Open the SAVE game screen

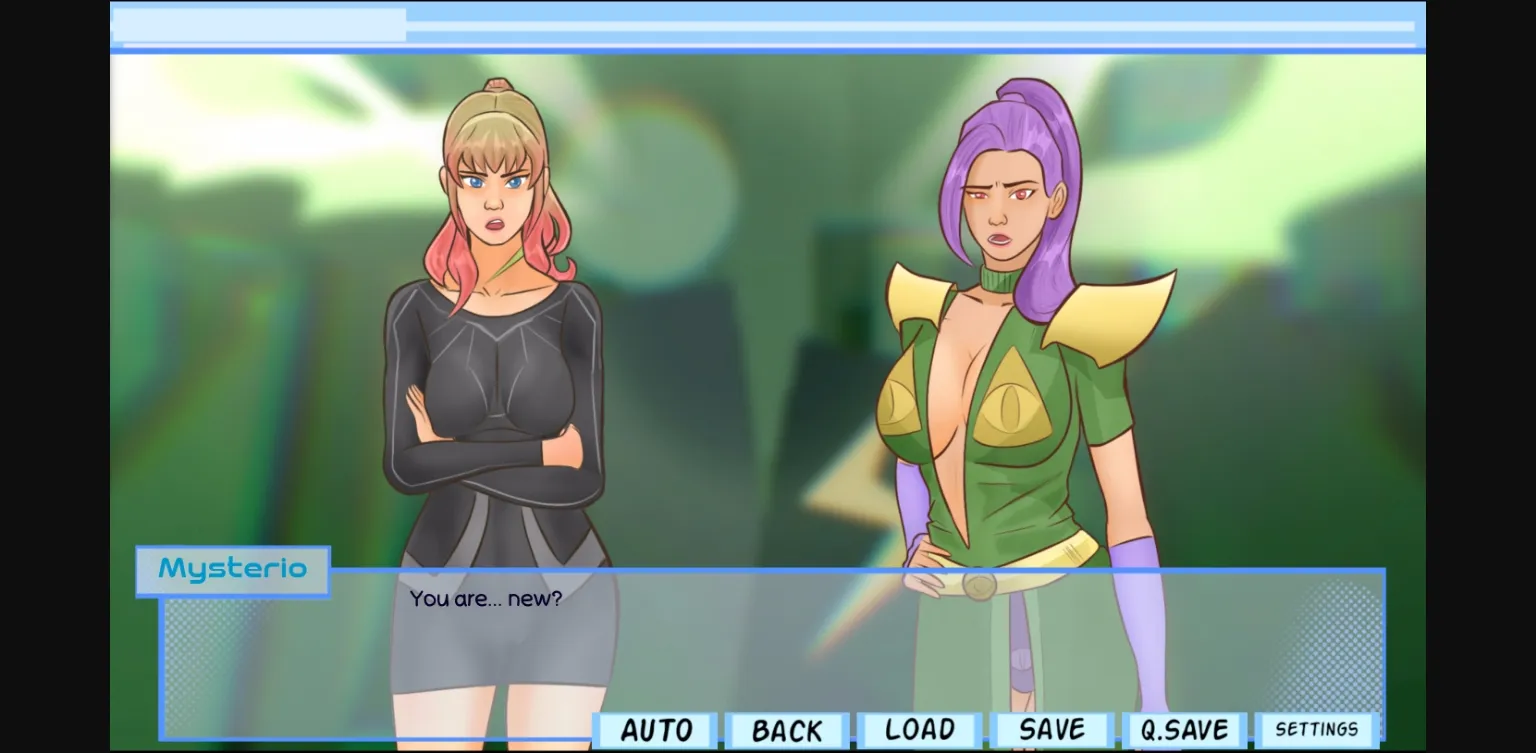1049,729
